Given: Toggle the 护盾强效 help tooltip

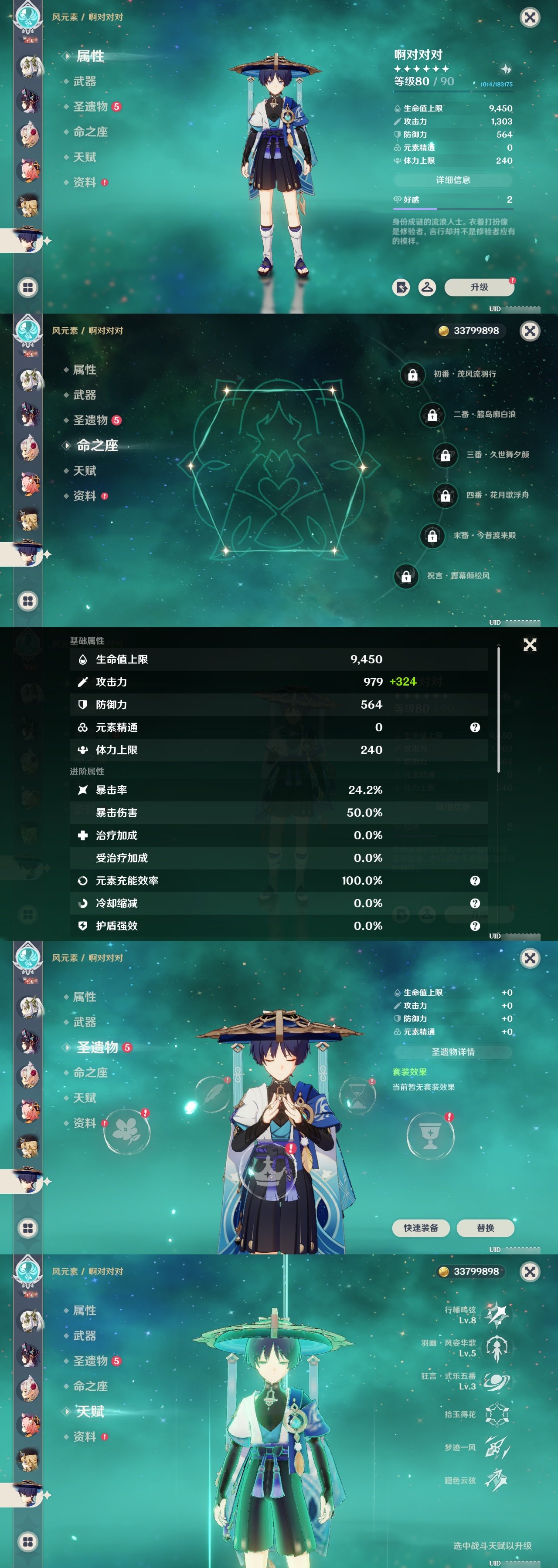Looking at the screenshot, I should [476, 927].
